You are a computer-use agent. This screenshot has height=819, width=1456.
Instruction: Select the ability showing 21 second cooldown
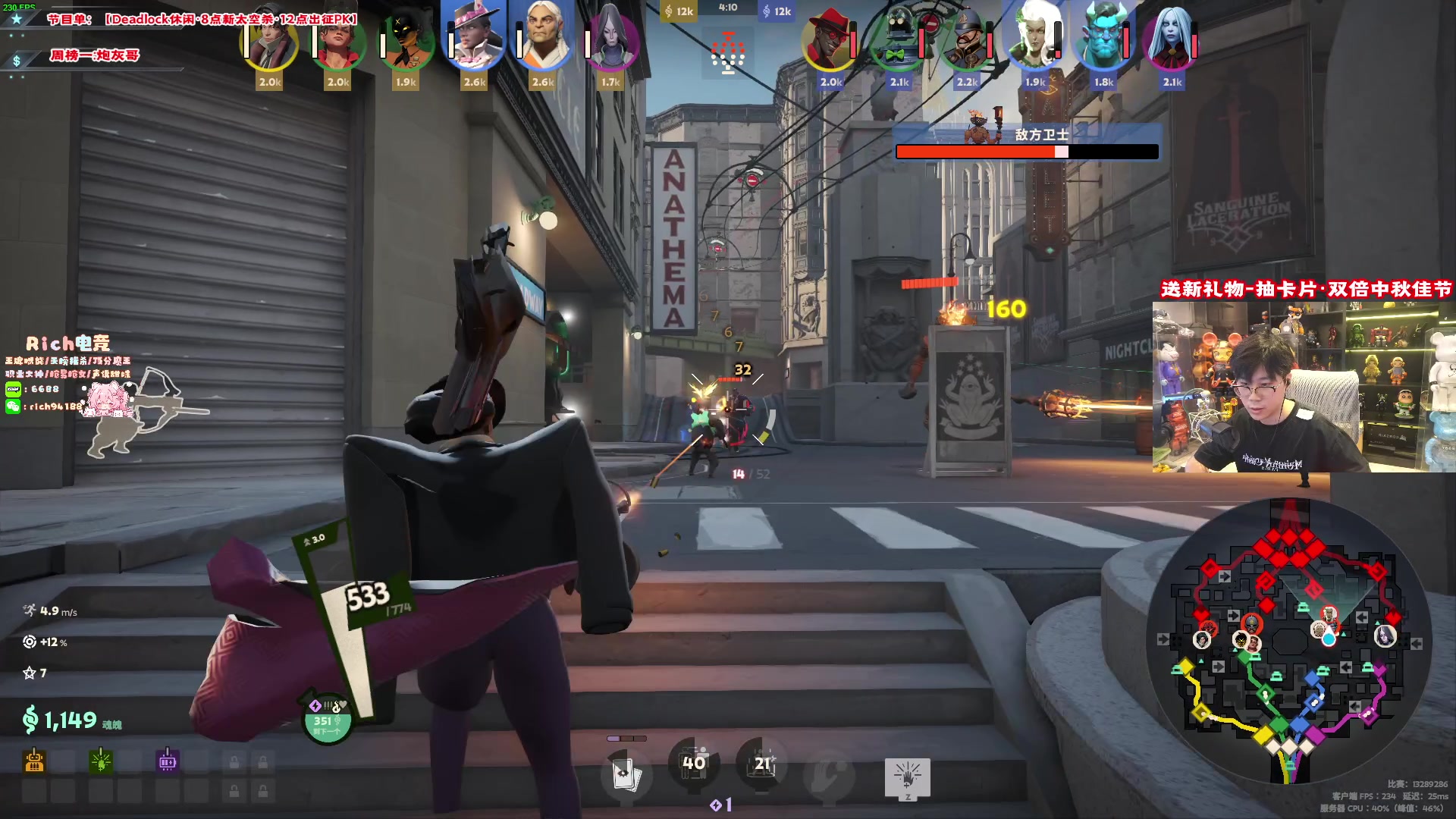pyautogui.click(x=761, y=764)
